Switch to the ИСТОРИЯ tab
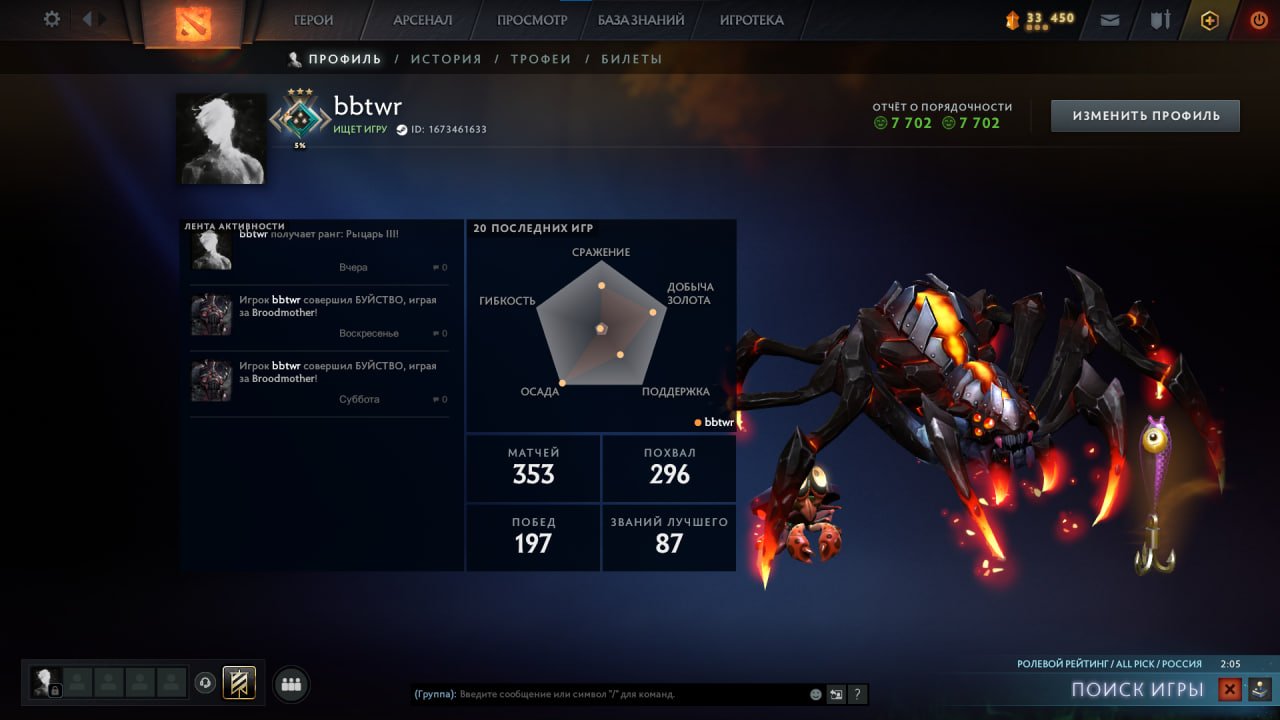The image size is (1280, 720). tap(446, 59)
